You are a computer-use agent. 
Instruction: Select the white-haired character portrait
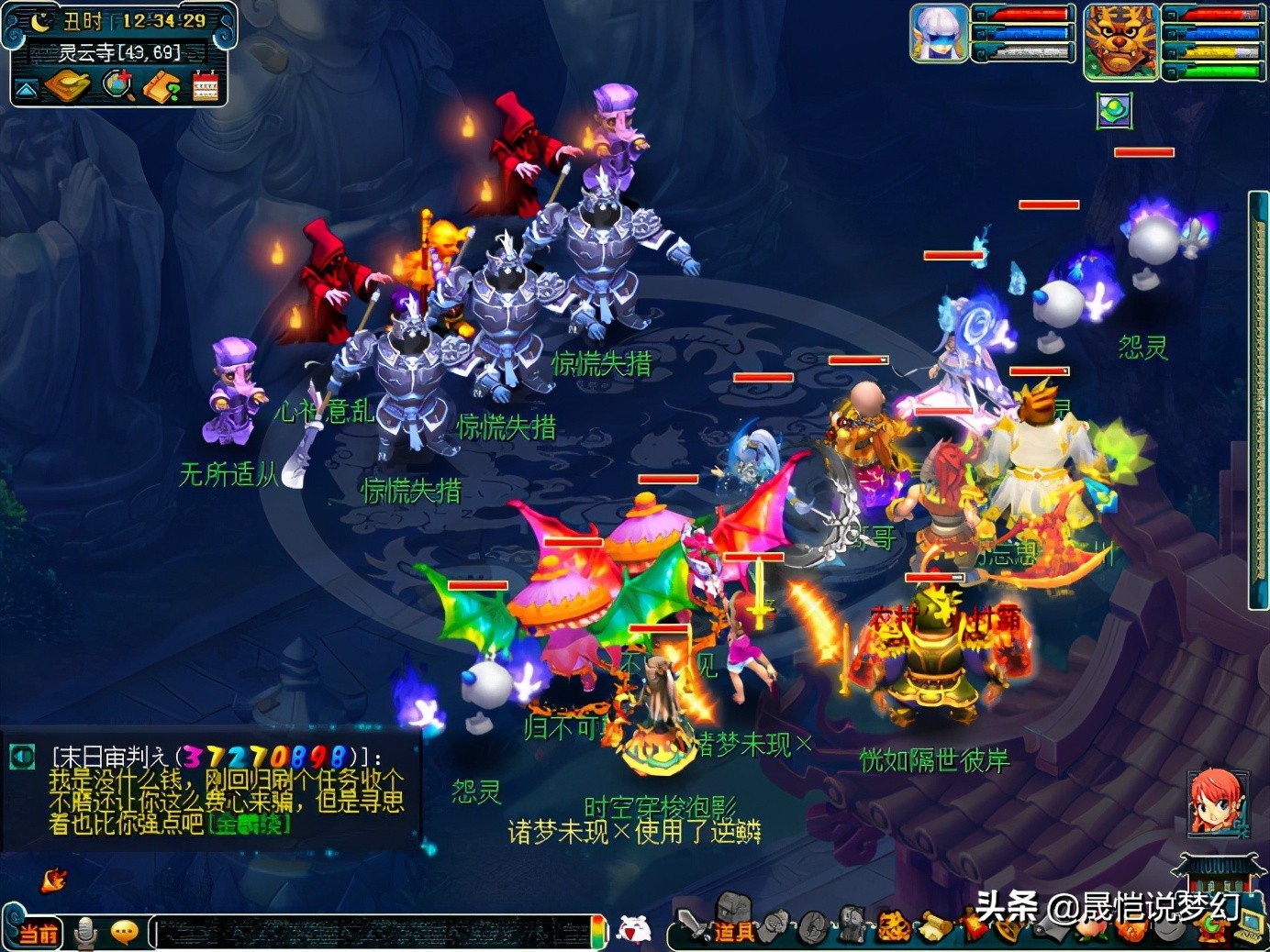point(939,33)
